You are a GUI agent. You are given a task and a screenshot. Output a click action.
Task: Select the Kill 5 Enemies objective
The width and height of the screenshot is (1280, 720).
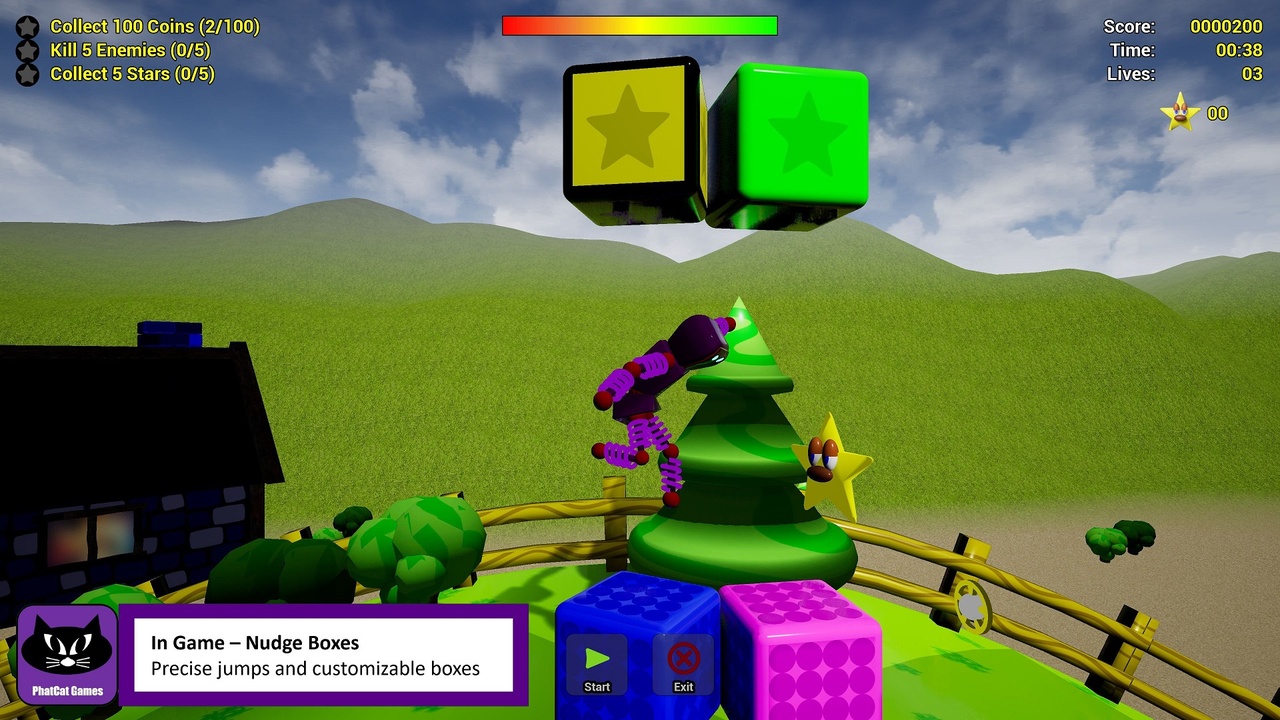130,50
